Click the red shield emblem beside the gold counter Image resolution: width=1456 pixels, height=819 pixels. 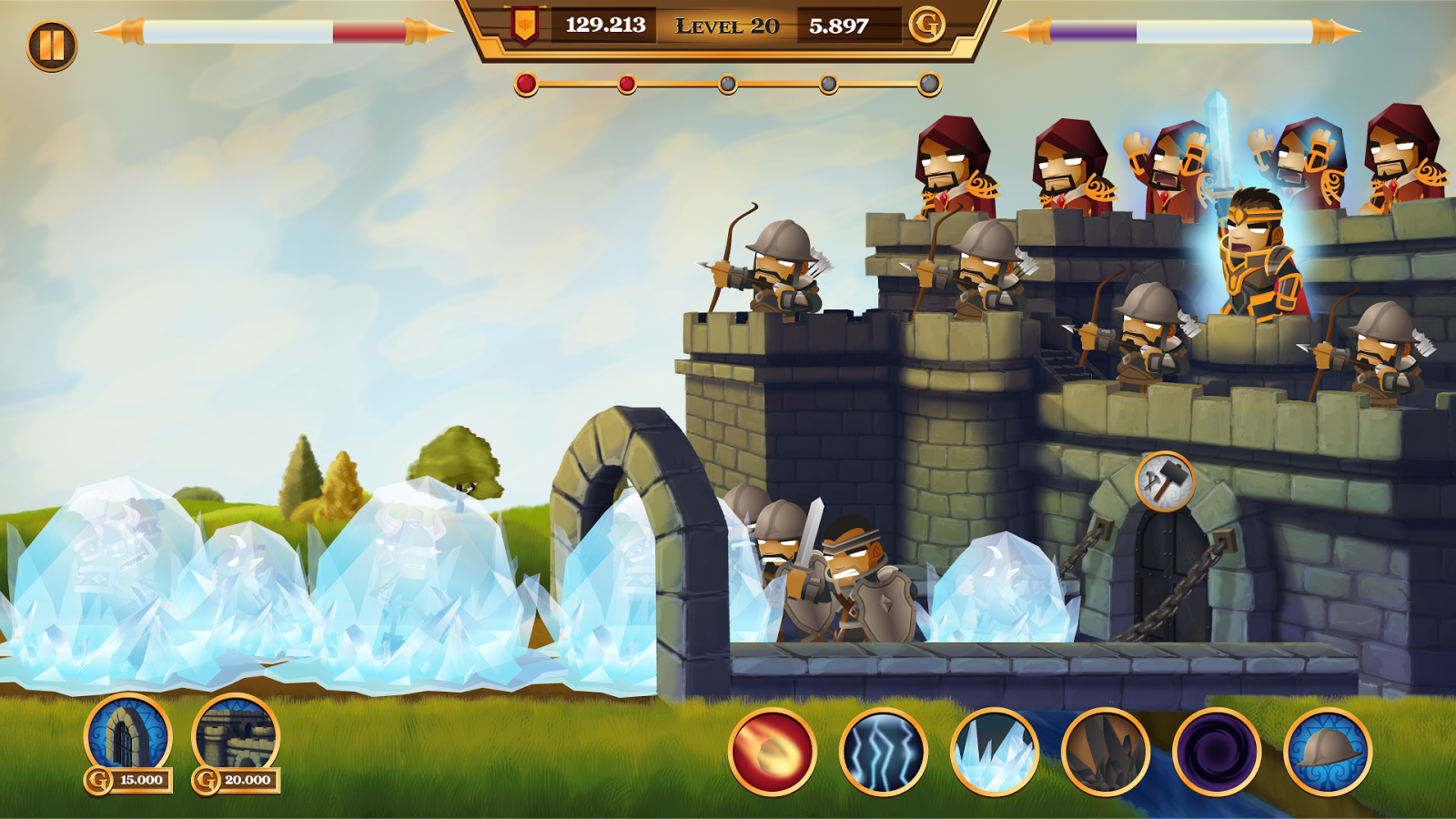[x=526, y=26]
